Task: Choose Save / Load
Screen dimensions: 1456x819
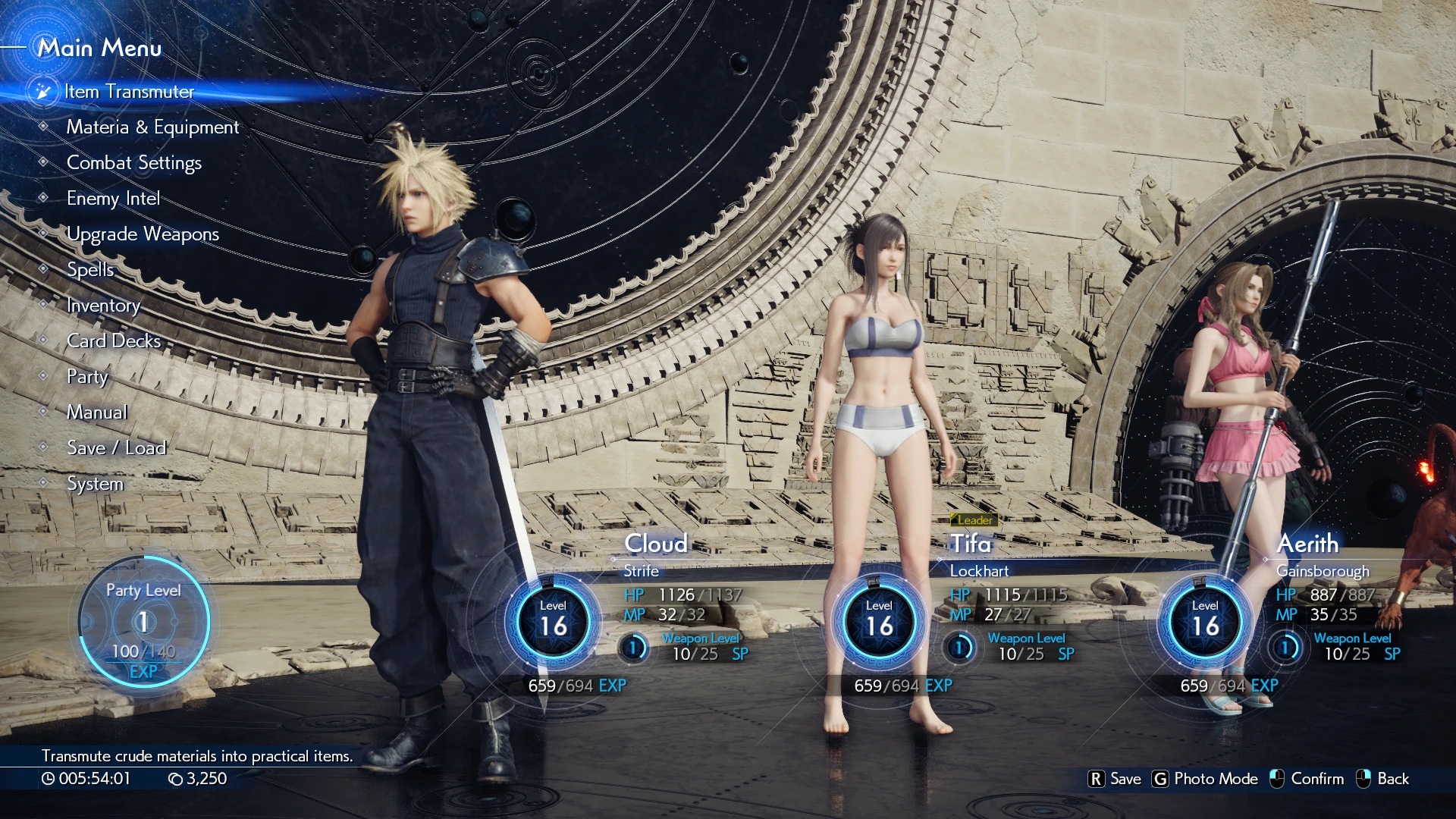Action: click(x=116, y=448)
